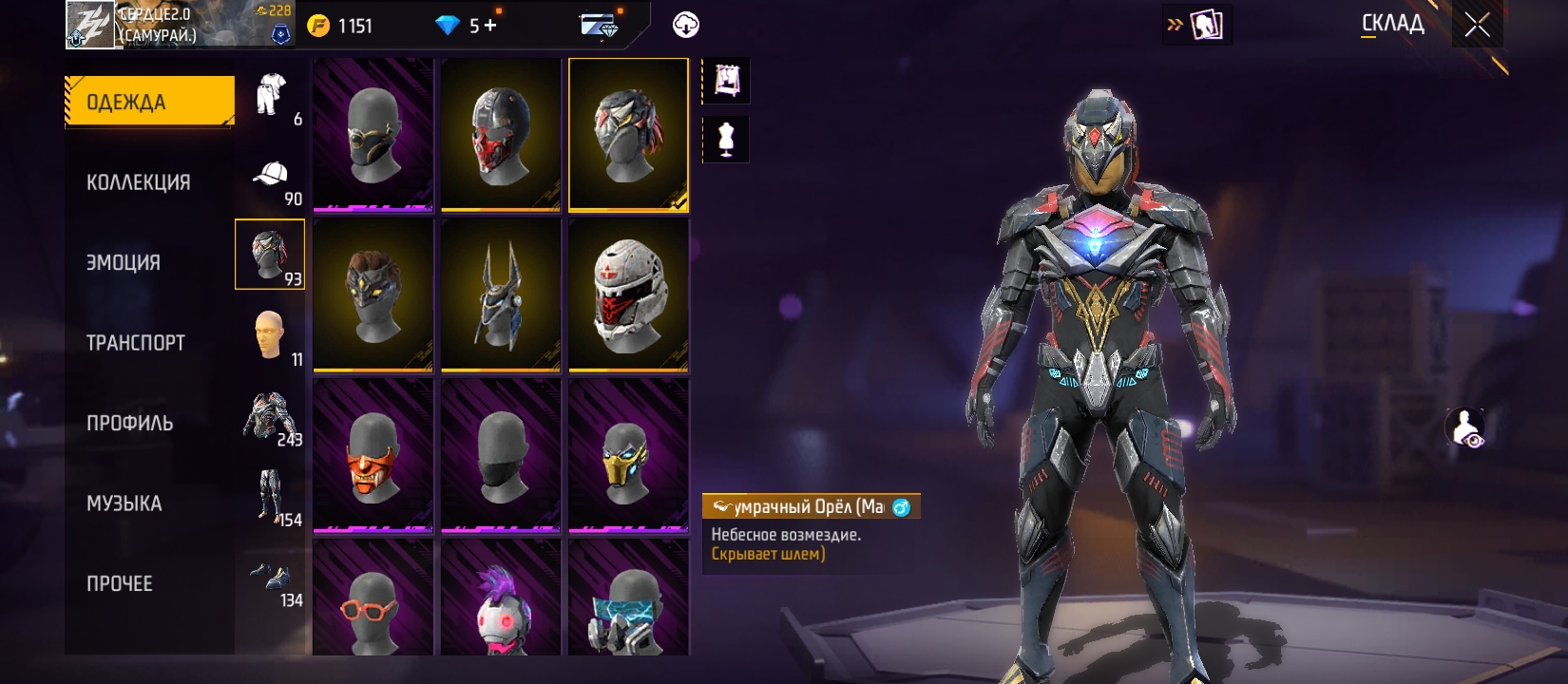Image resolution: width=1568 pixels, height=684 pixels.
Task: Pick the orange oni demon mask
Action: click(x=373, y=456)
